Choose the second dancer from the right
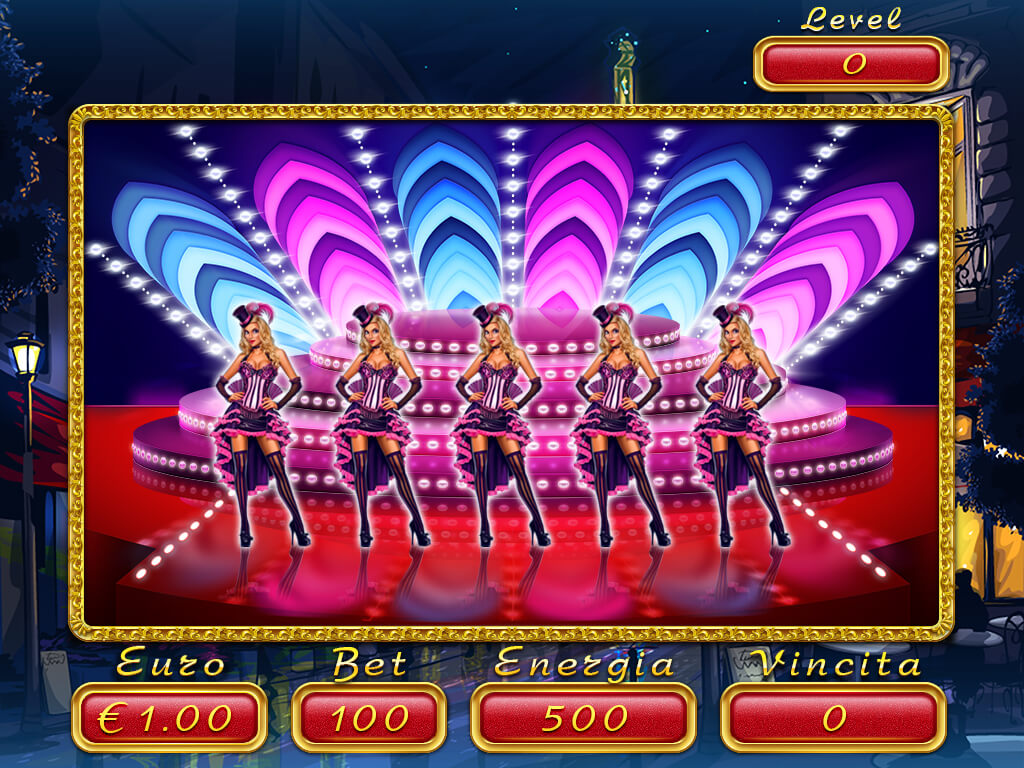Screen dimensions: 1024x768 tap(617, 420)
